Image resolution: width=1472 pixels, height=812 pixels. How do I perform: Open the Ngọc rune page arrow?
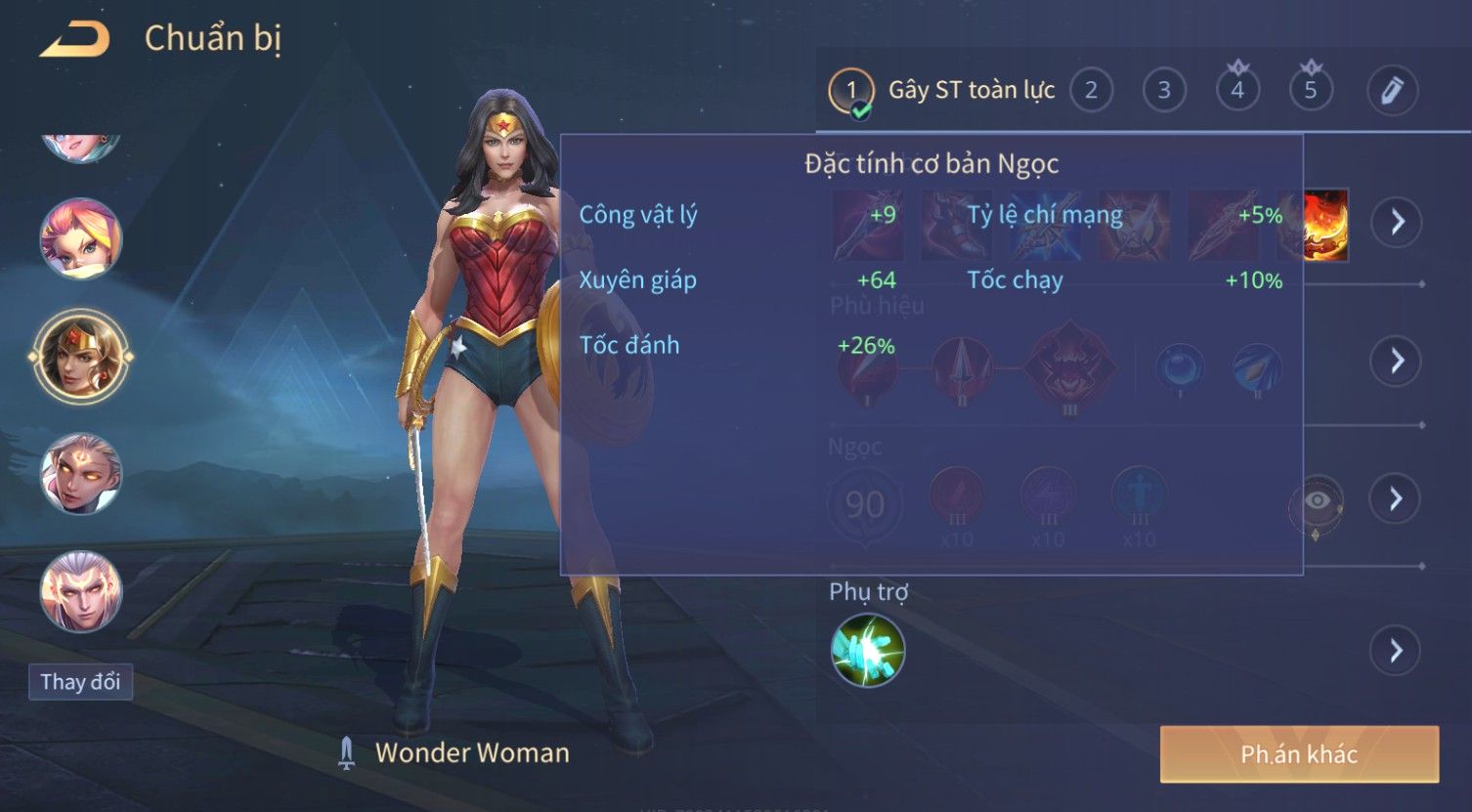tap(1397, 499)
